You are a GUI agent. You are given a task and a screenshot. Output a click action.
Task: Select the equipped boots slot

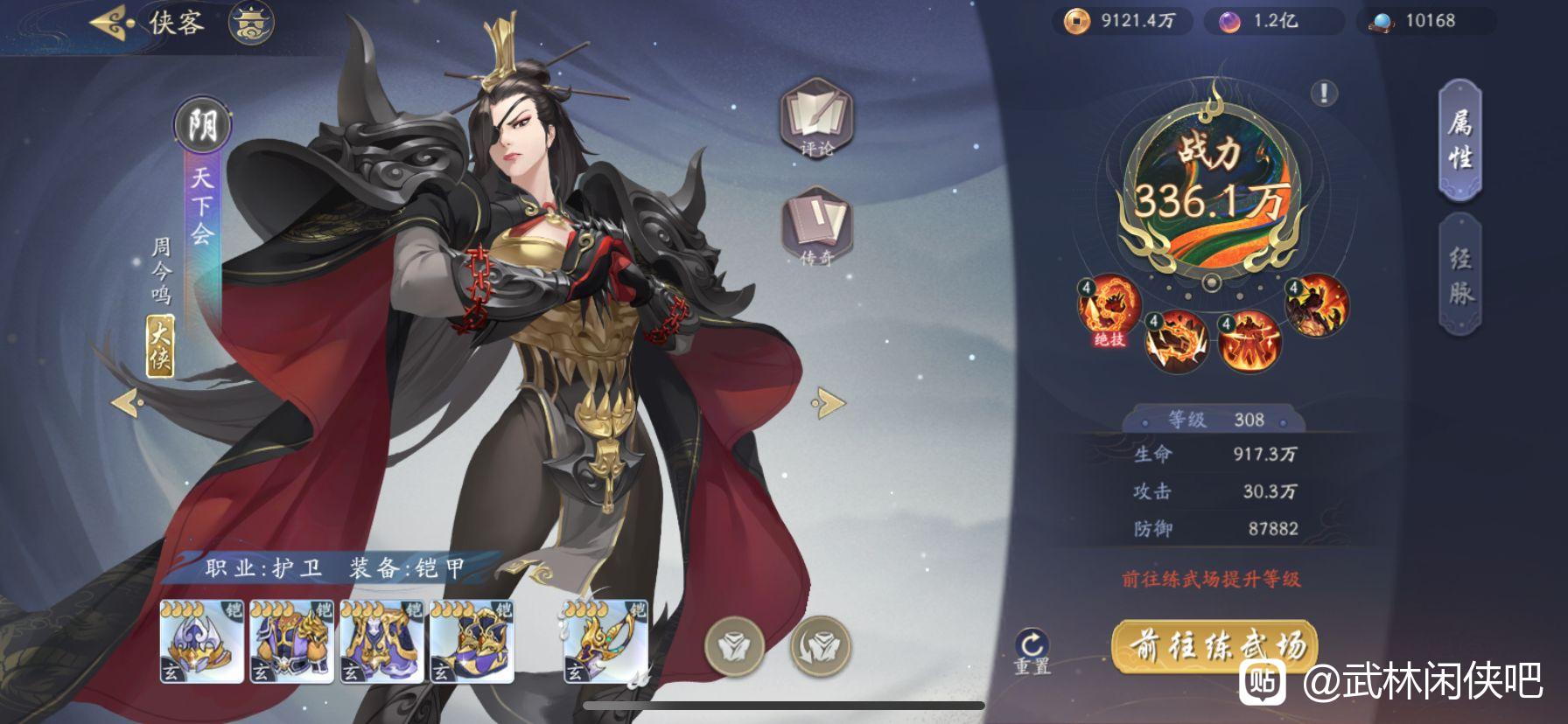coord(472,642)
